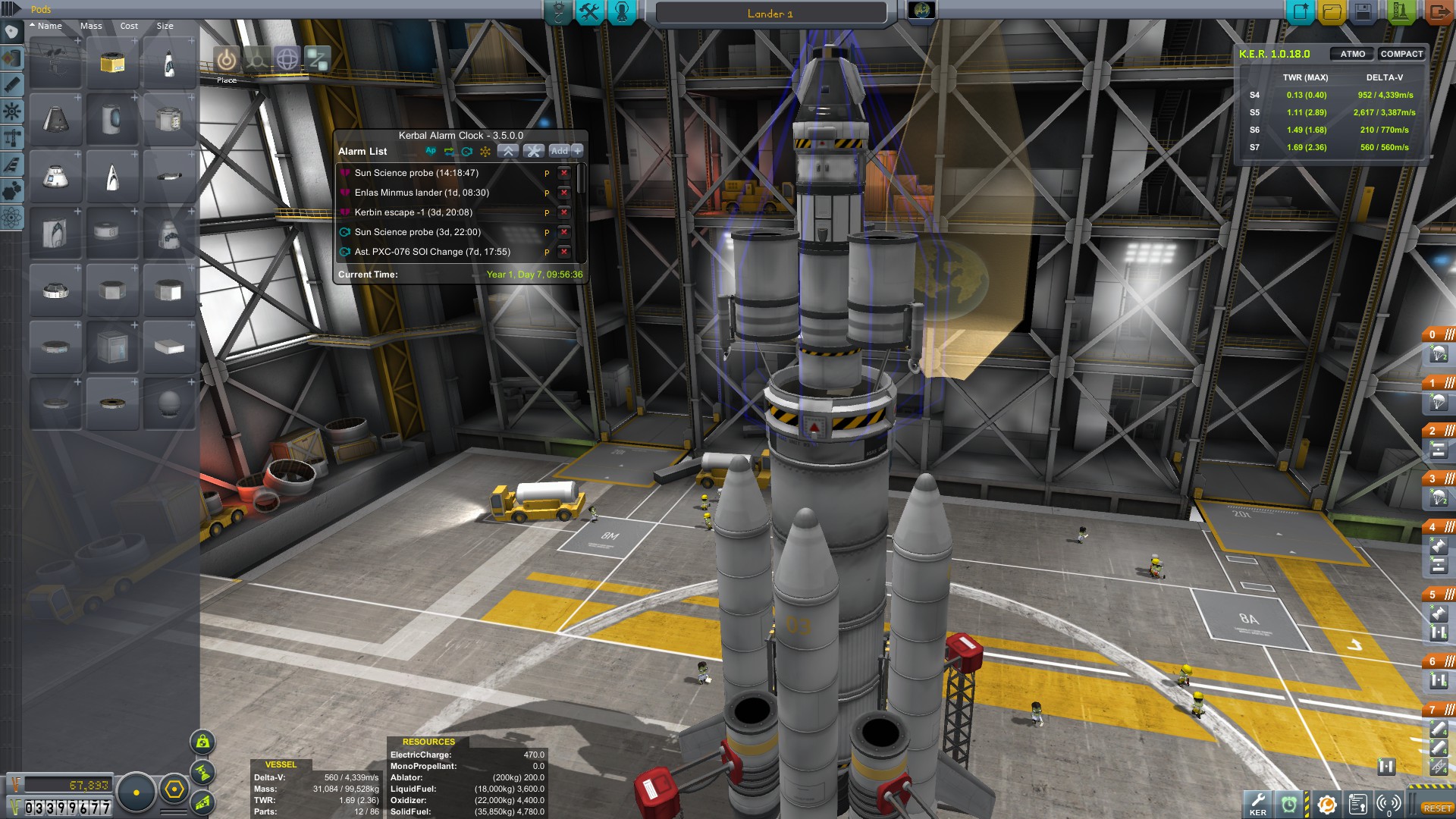This screenshot has width=1456, height=819.
Task: Reset the staging stack with RESET button
Action: 1437,808
